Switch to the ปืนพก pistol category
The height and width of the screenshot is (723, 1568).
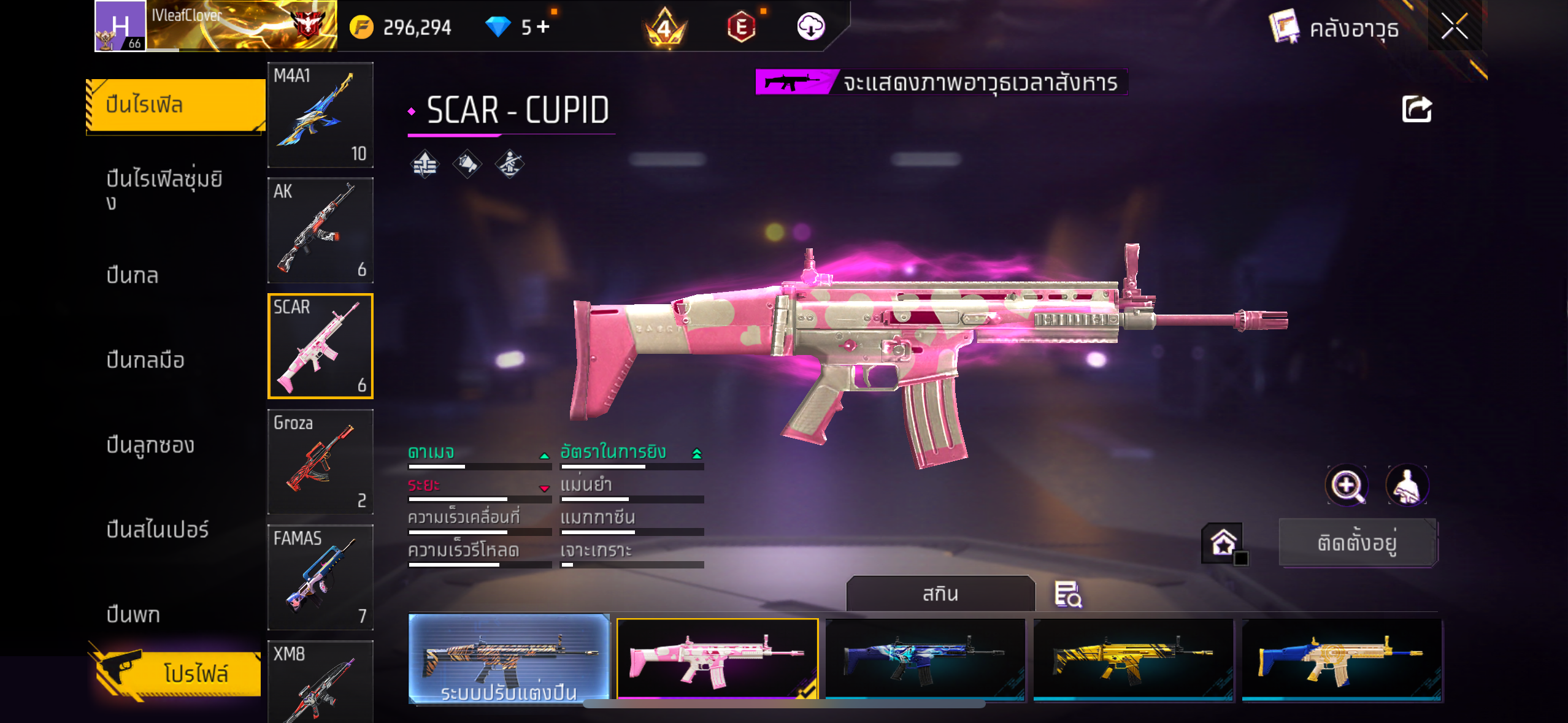tap(133, 614)
